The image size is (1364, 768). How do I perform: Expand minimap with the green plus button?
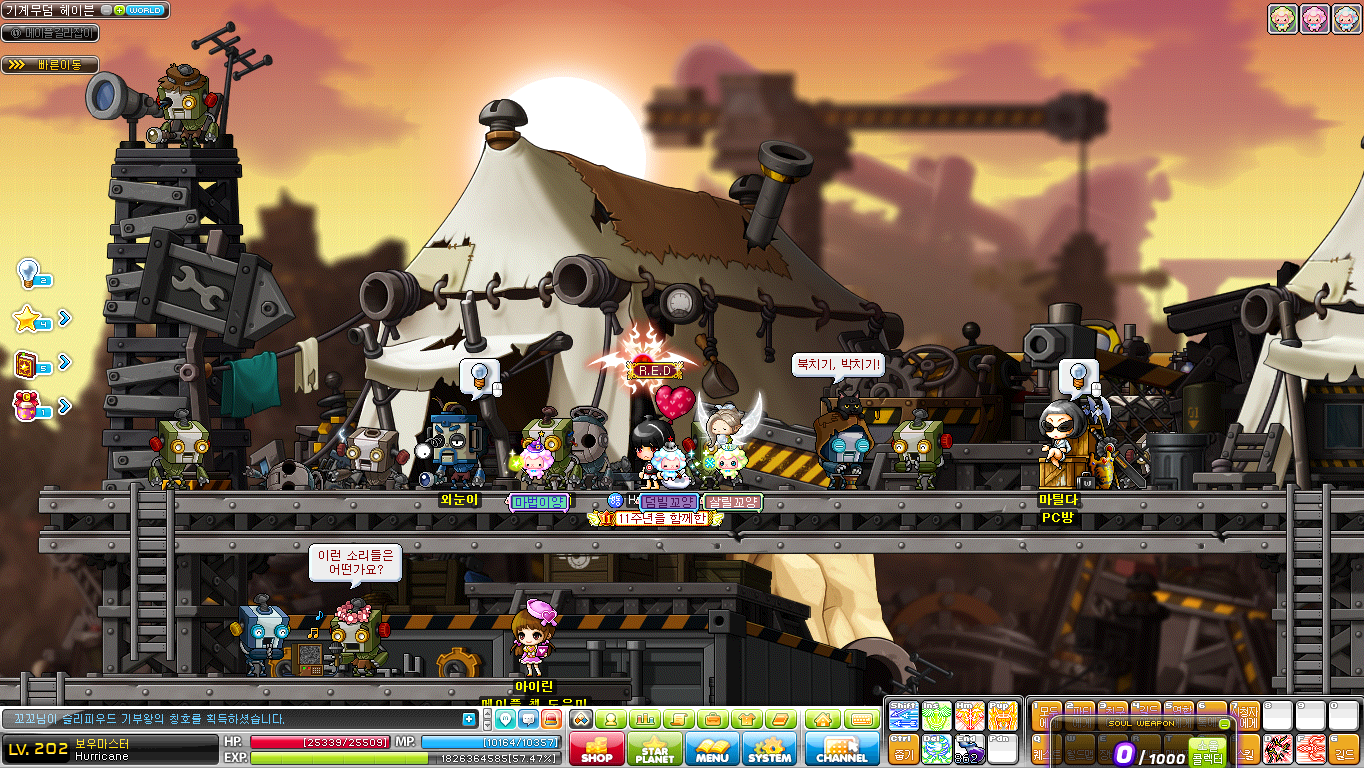[x=120, y=10]
